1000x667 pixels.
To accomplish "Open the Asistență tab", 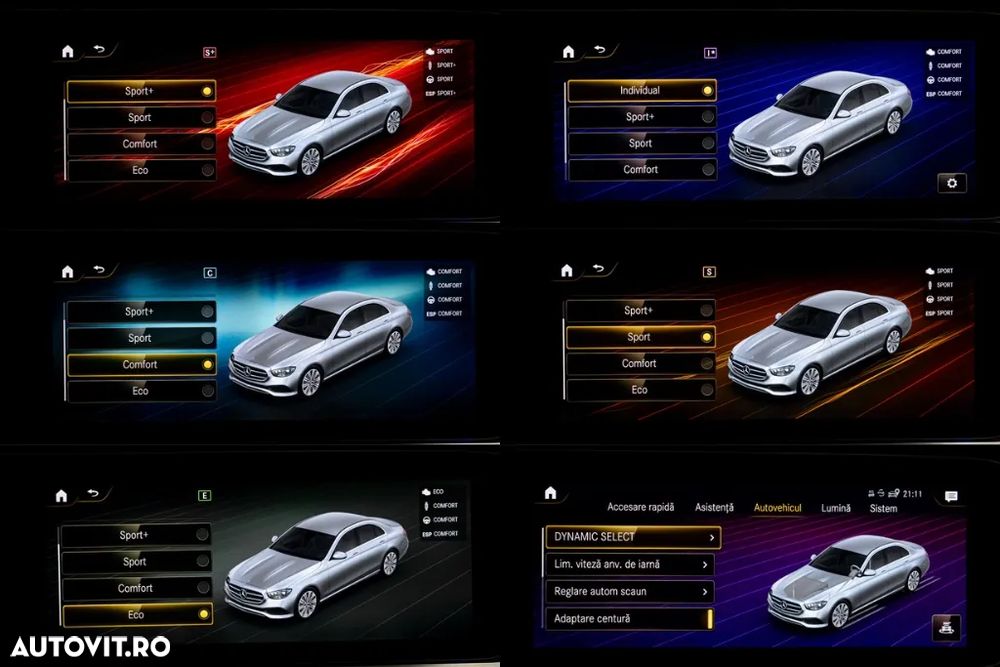I will 714,508.
